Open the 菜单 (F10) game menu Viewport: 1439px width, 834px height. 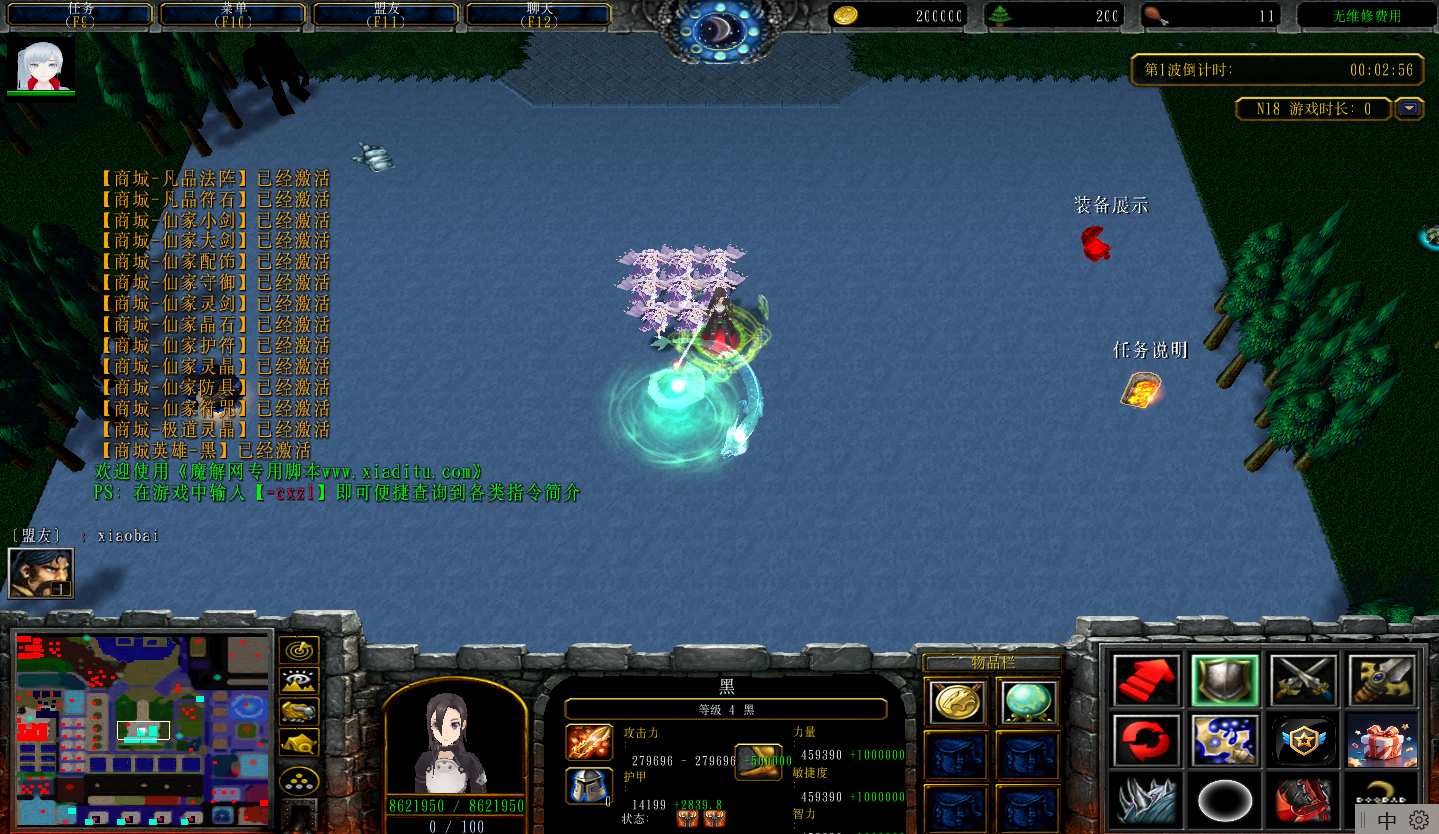[x=233, y=15]
